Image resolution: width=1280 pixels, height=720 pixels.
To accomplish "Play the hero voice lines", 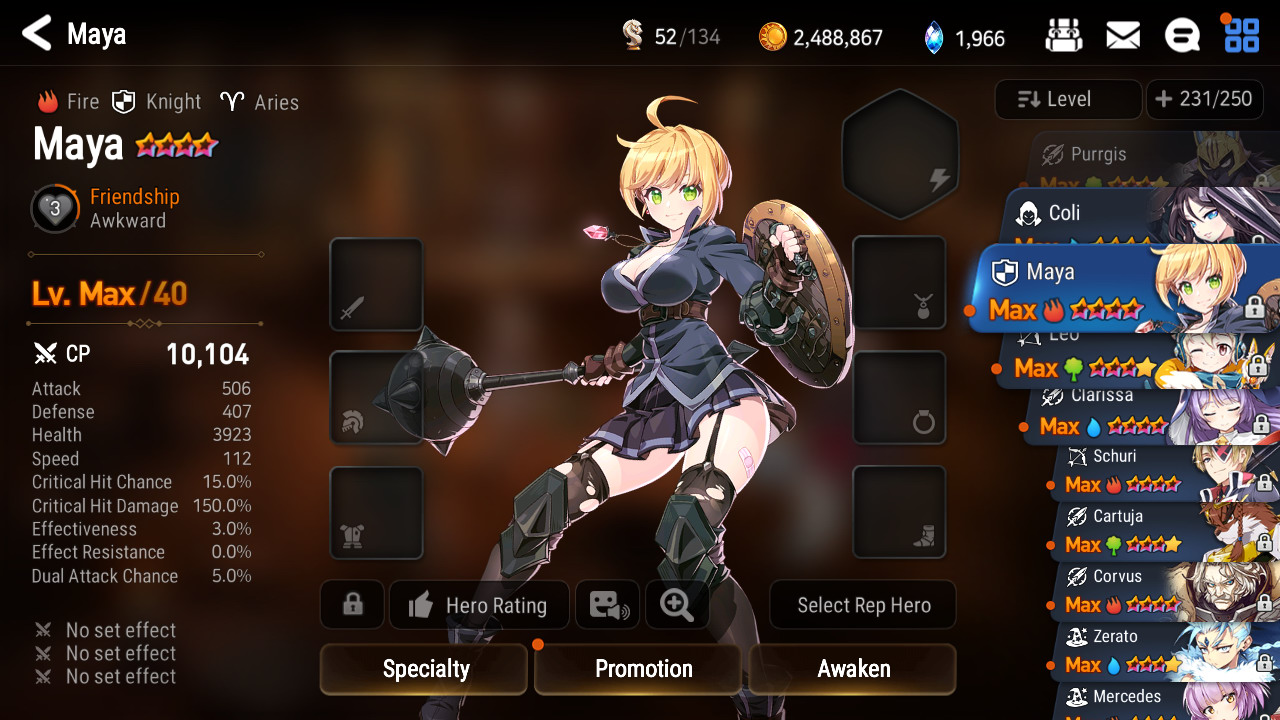I will click(x=608, y=605).
